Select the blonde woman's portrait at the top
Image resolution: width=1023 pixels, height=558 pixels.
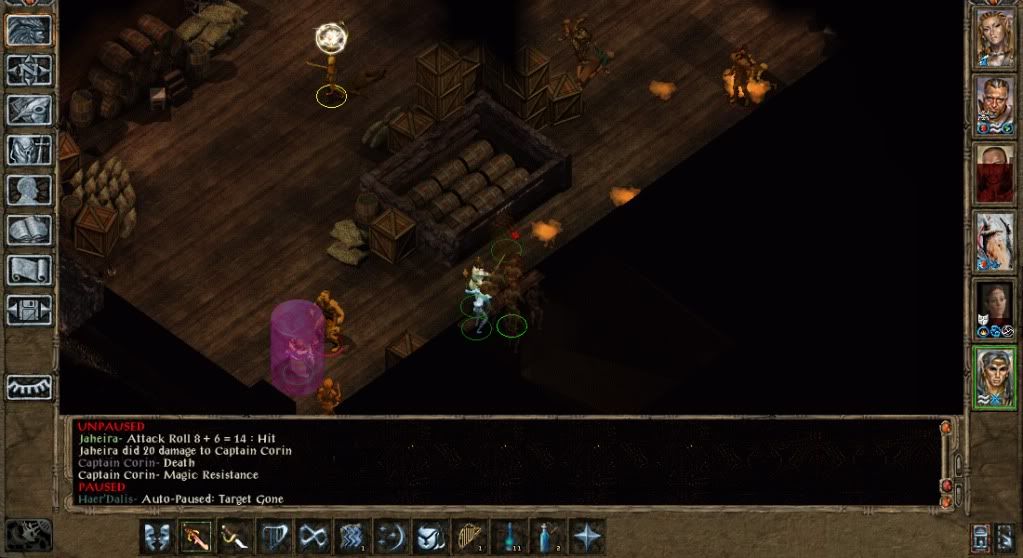995,39
